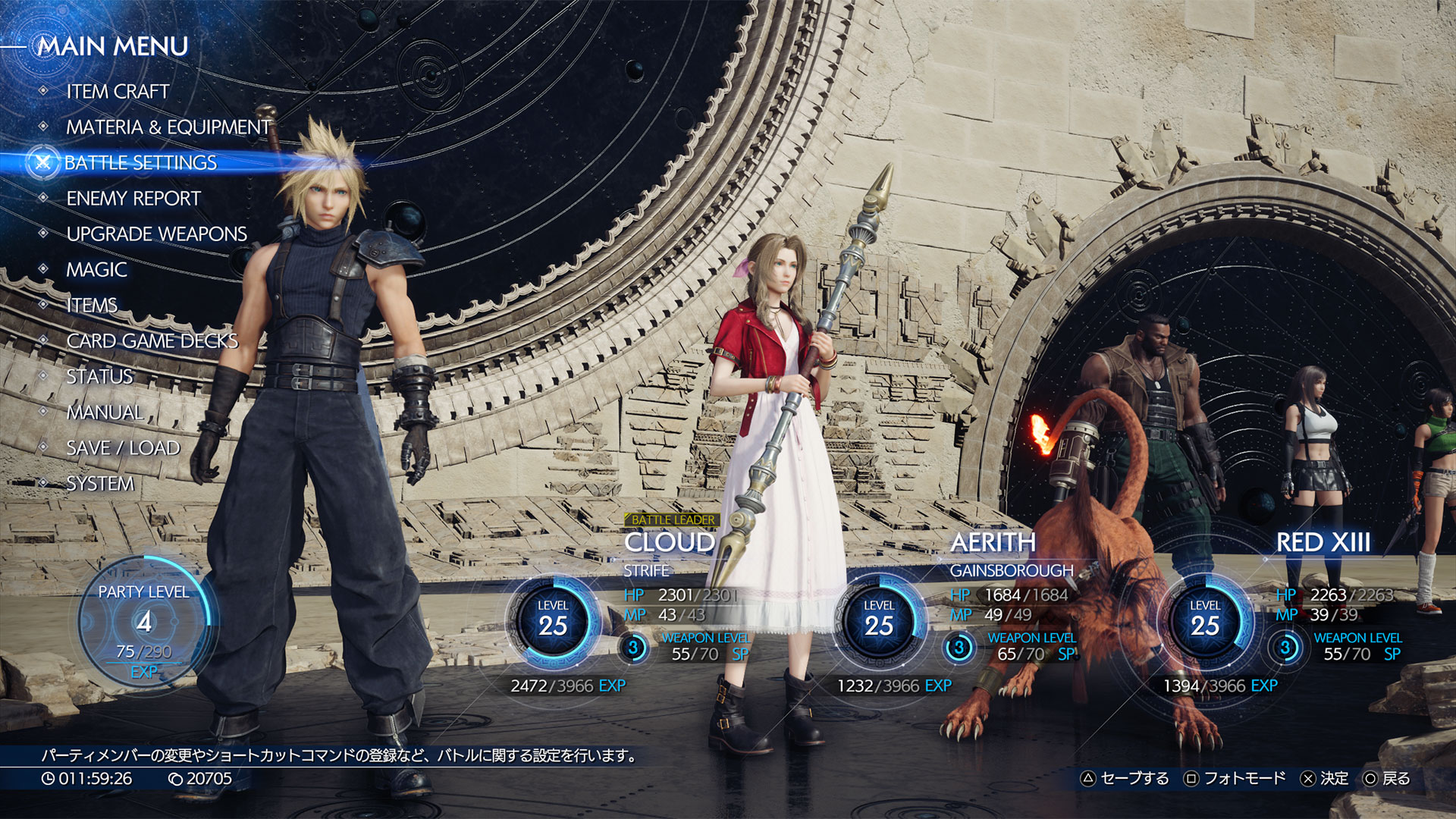Choose the highlighted Battle Settings entry
The height and width of the screenshot is (819, 1456).
pos(140,163)
